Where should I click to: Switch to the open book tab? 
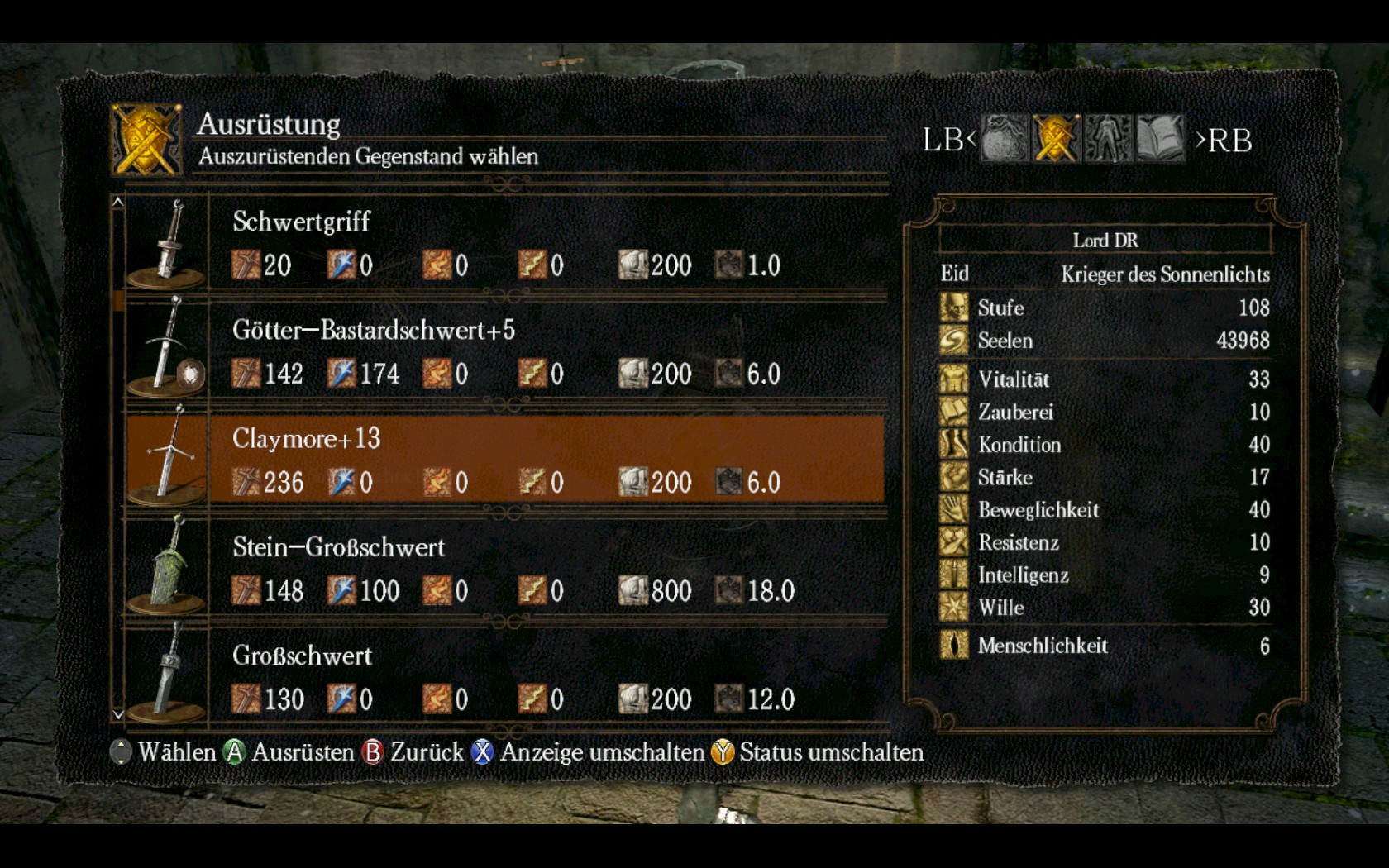click(1160, 139)
